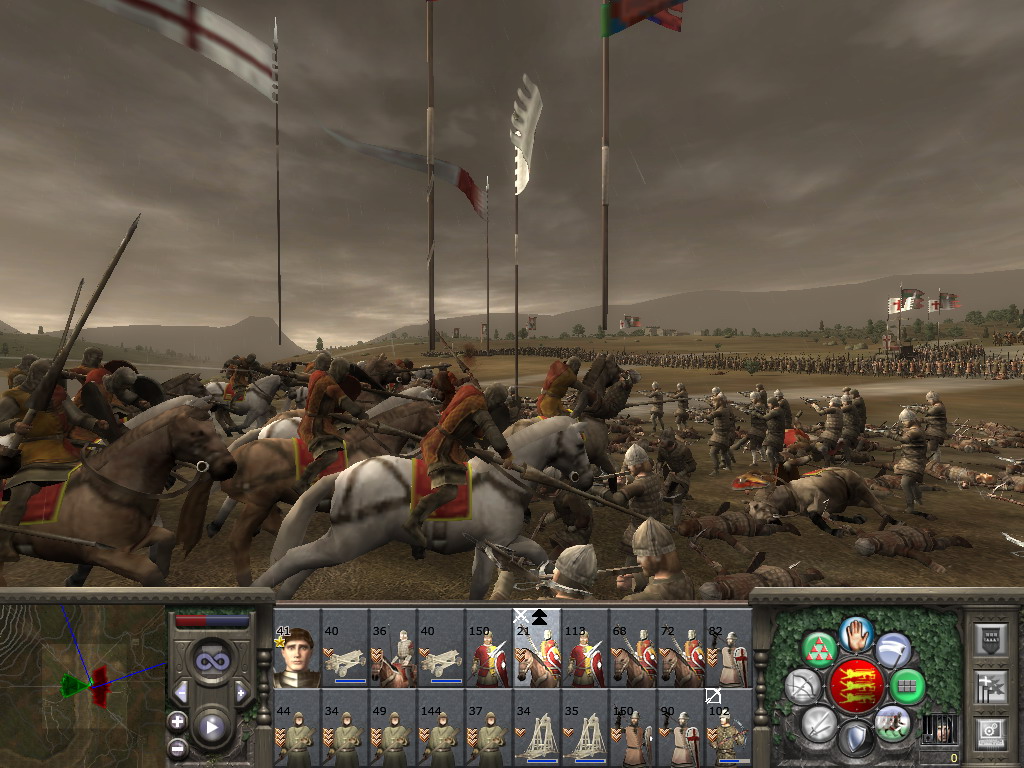The height and width of the screenshot is (768, 1024).
Task: Zoom in the minimap with plus button
Action: [x=177, y=721]
